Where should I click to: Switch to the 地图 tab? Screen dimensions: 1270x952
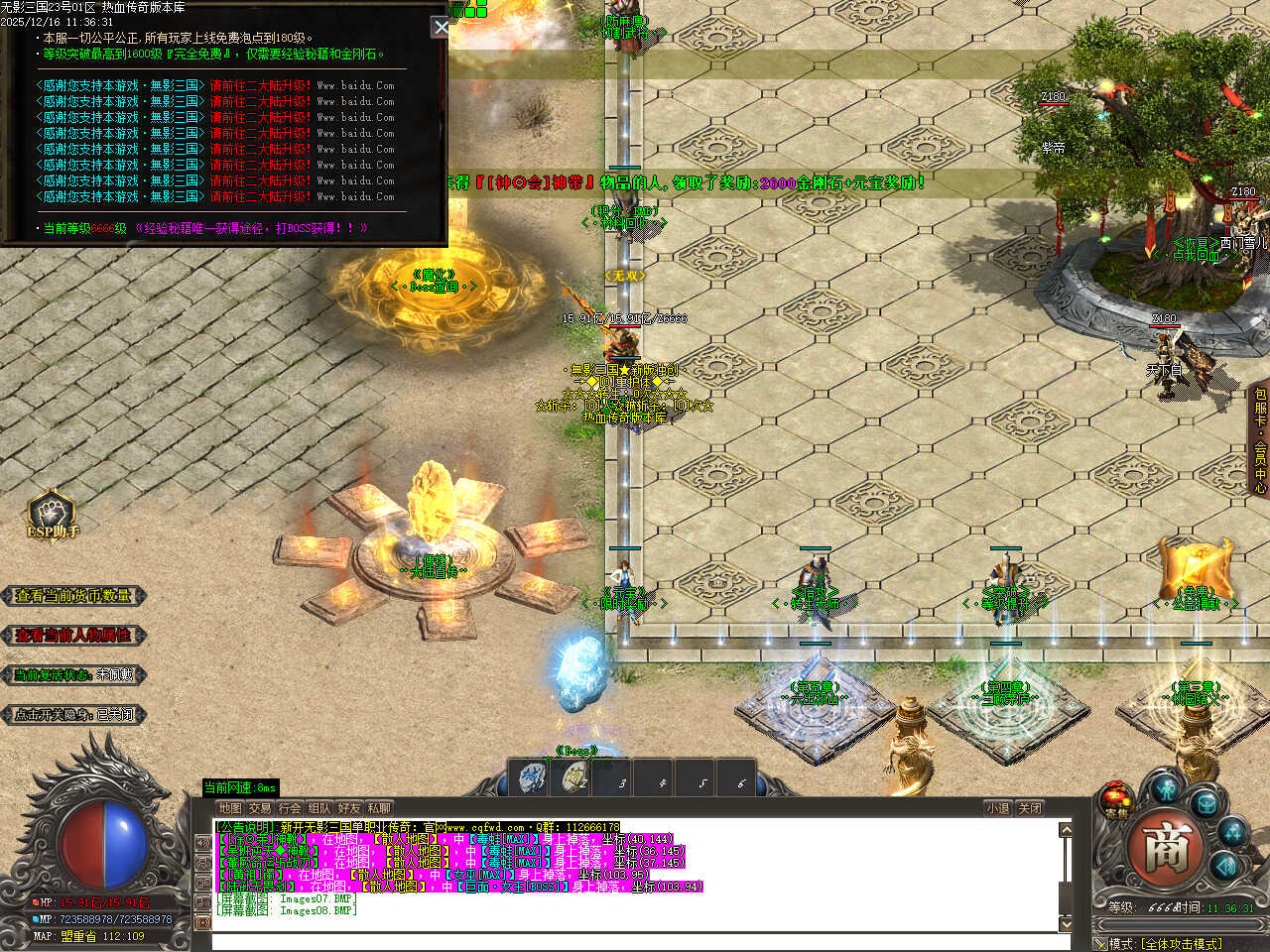coord(230,808)
